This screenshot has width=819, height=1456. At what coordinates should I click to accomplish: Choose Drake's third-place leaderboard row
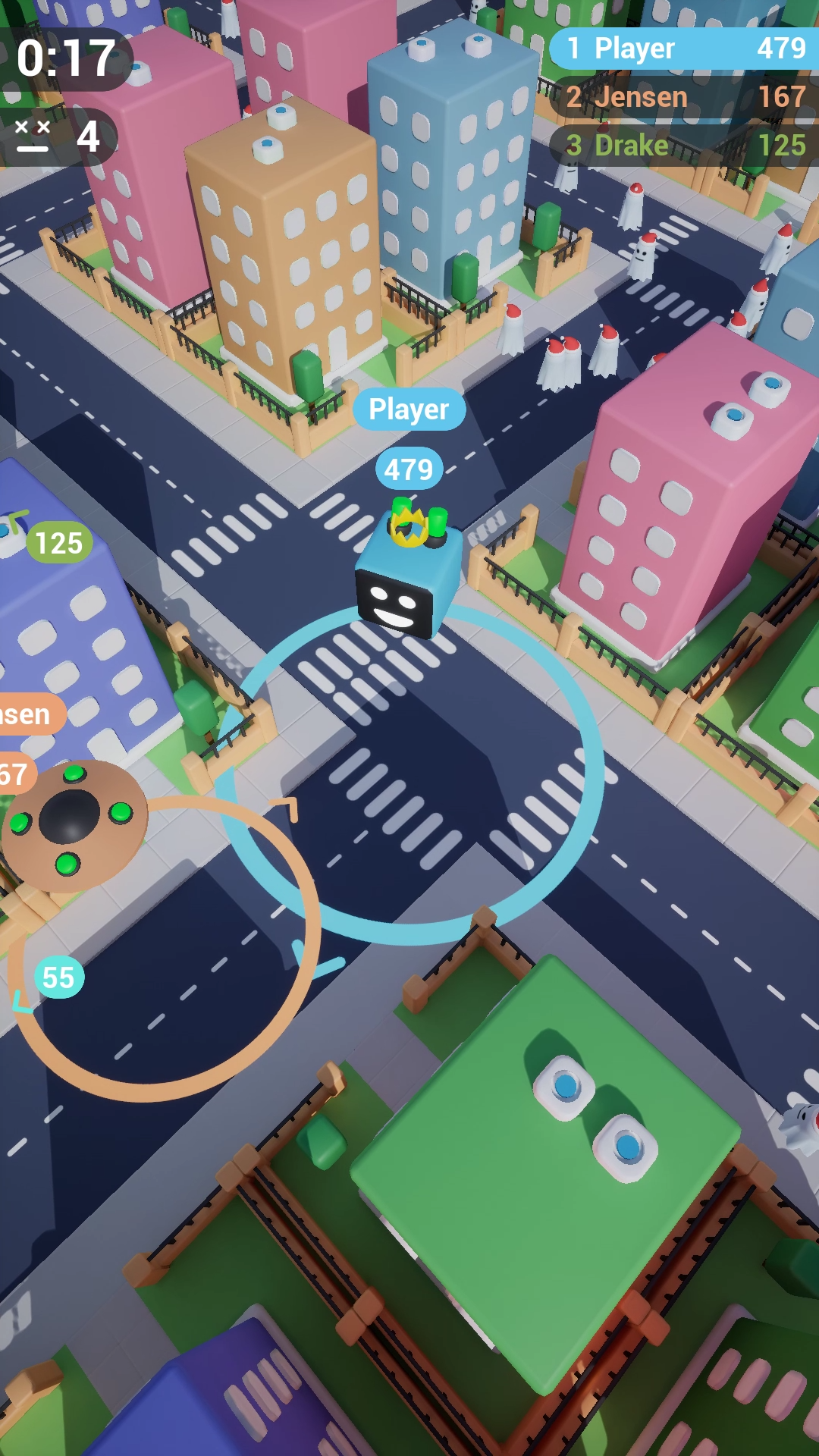[x=685, y=146]
